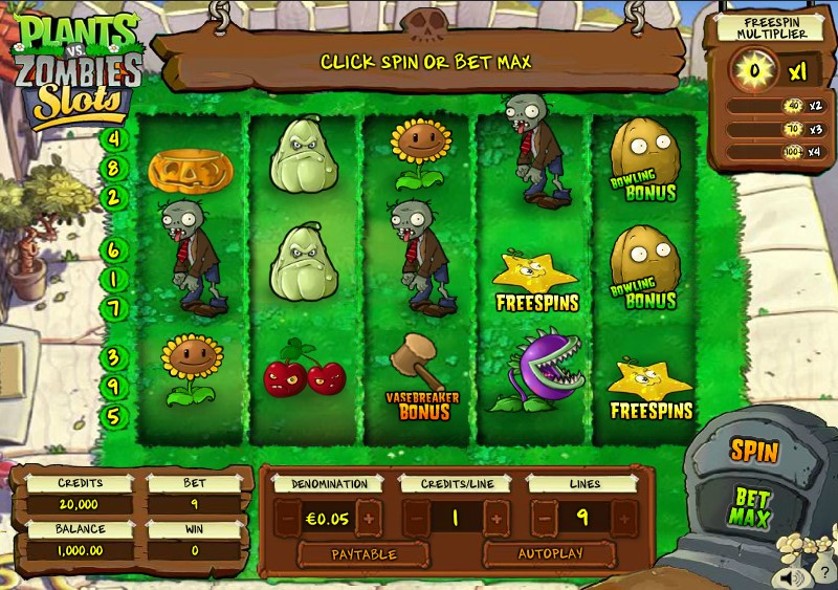Lower credits per line with minus
This screenshot has height=590, width=838.
tap(416, 518)
